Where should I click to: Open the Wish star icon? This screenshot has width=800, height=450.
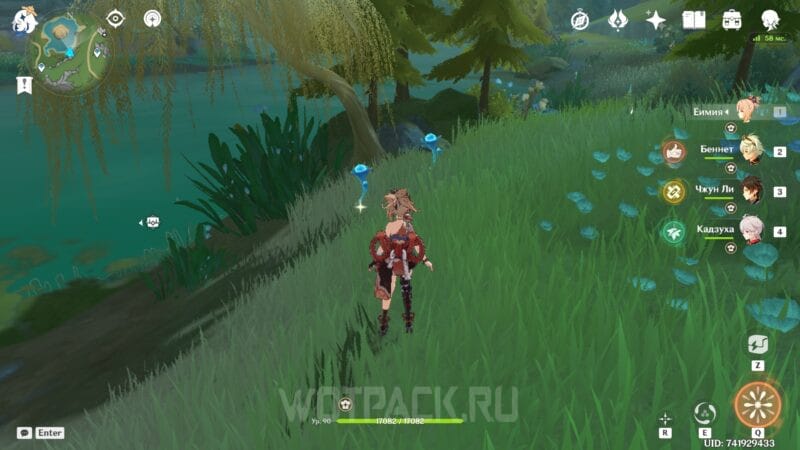coord(656,20)
